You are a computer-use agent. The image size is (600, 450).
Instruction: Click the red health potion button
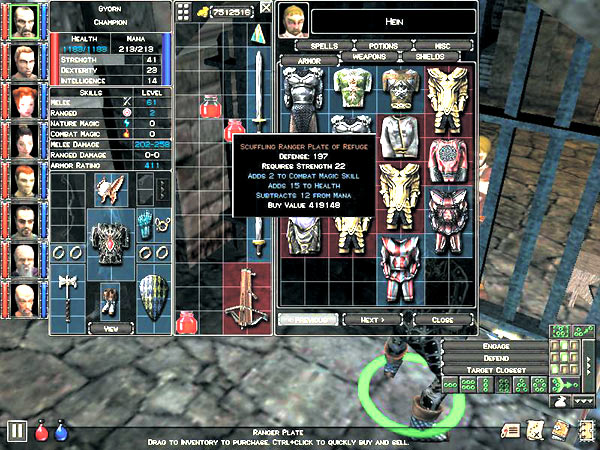42,432
